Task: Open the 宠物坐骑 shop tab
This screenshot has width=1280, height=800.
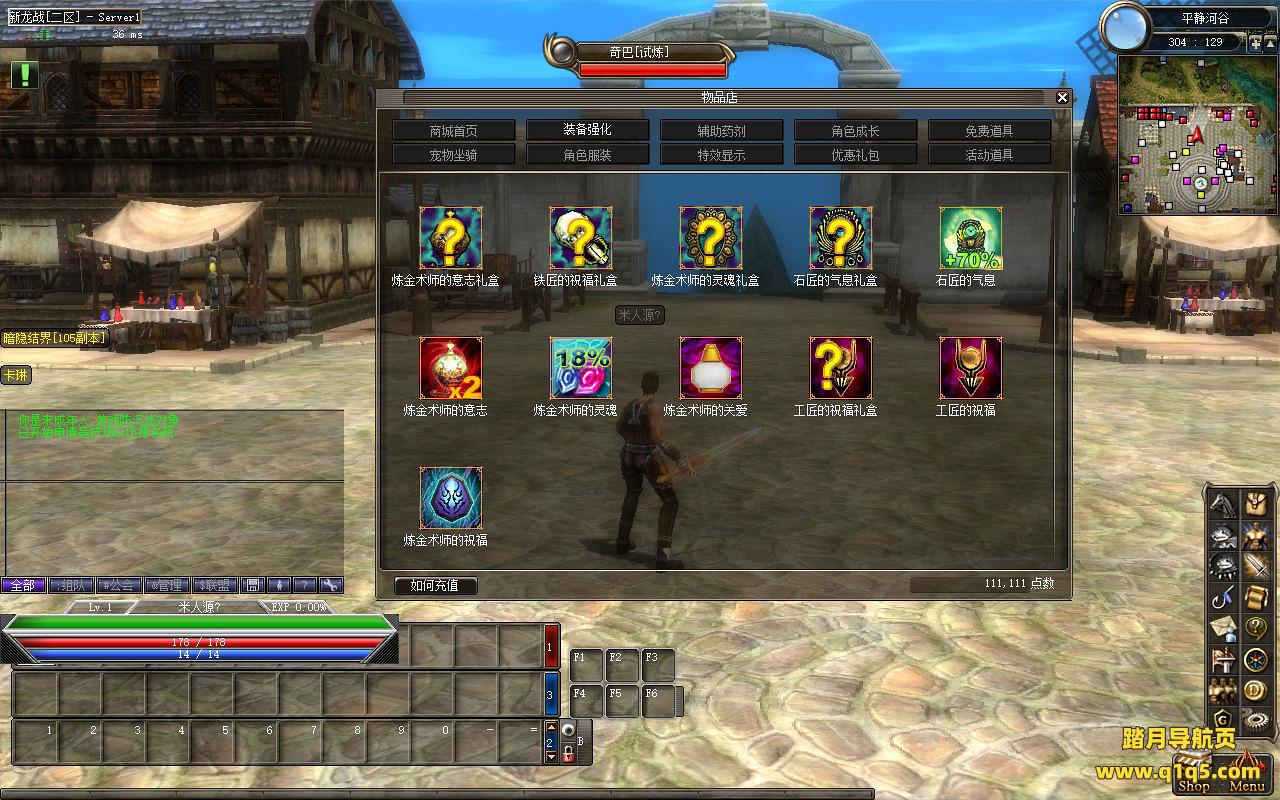Action: pos(454,155)
